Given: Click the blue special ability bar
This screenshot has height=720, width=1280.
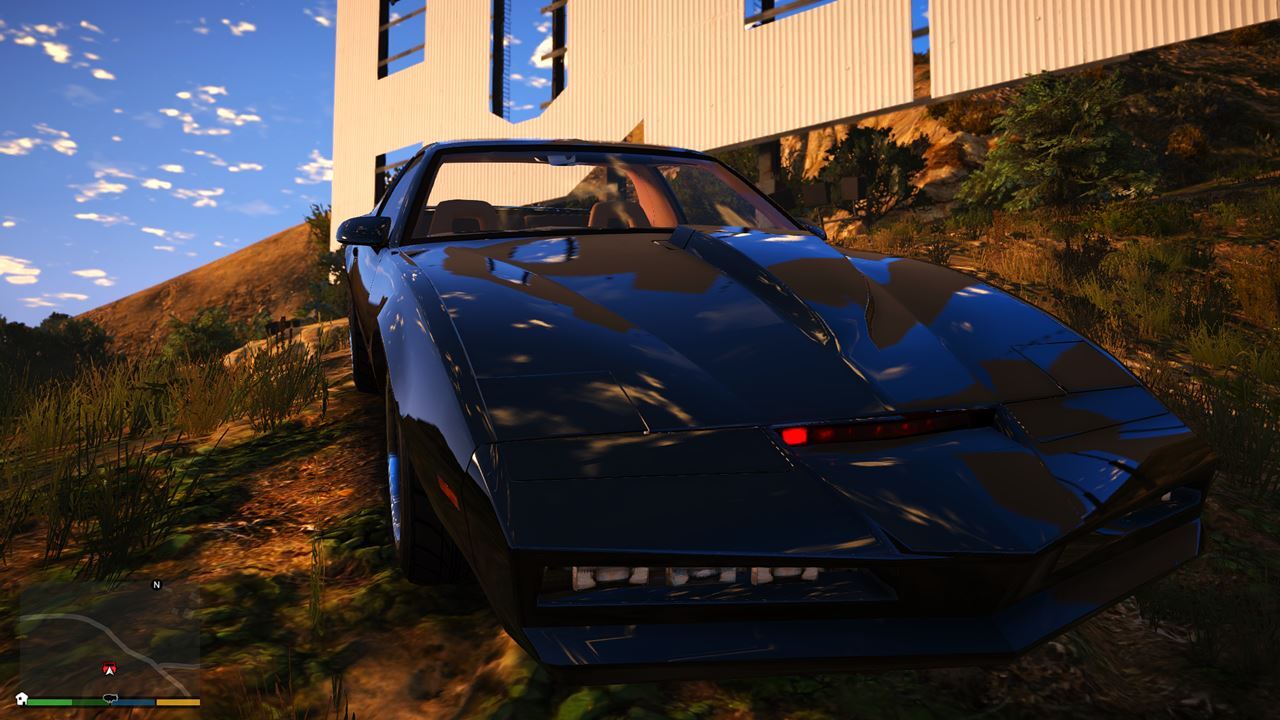Looking at the screenshot, I should pos(133,702).
